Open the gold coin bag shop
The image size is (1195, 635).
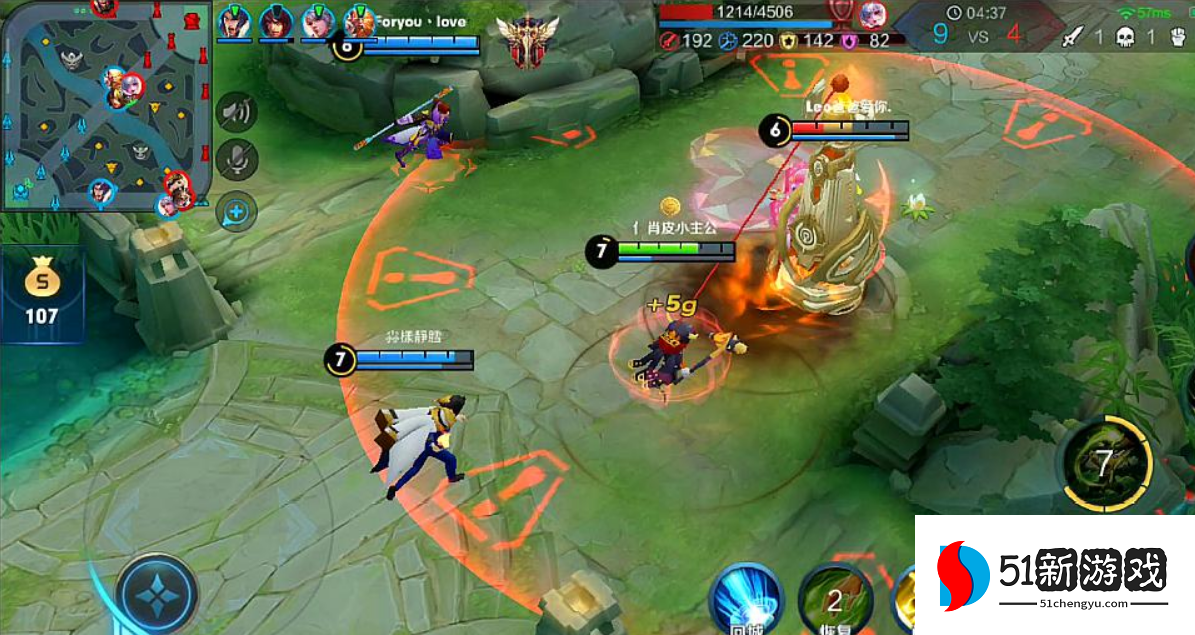(x=42, y=290)
